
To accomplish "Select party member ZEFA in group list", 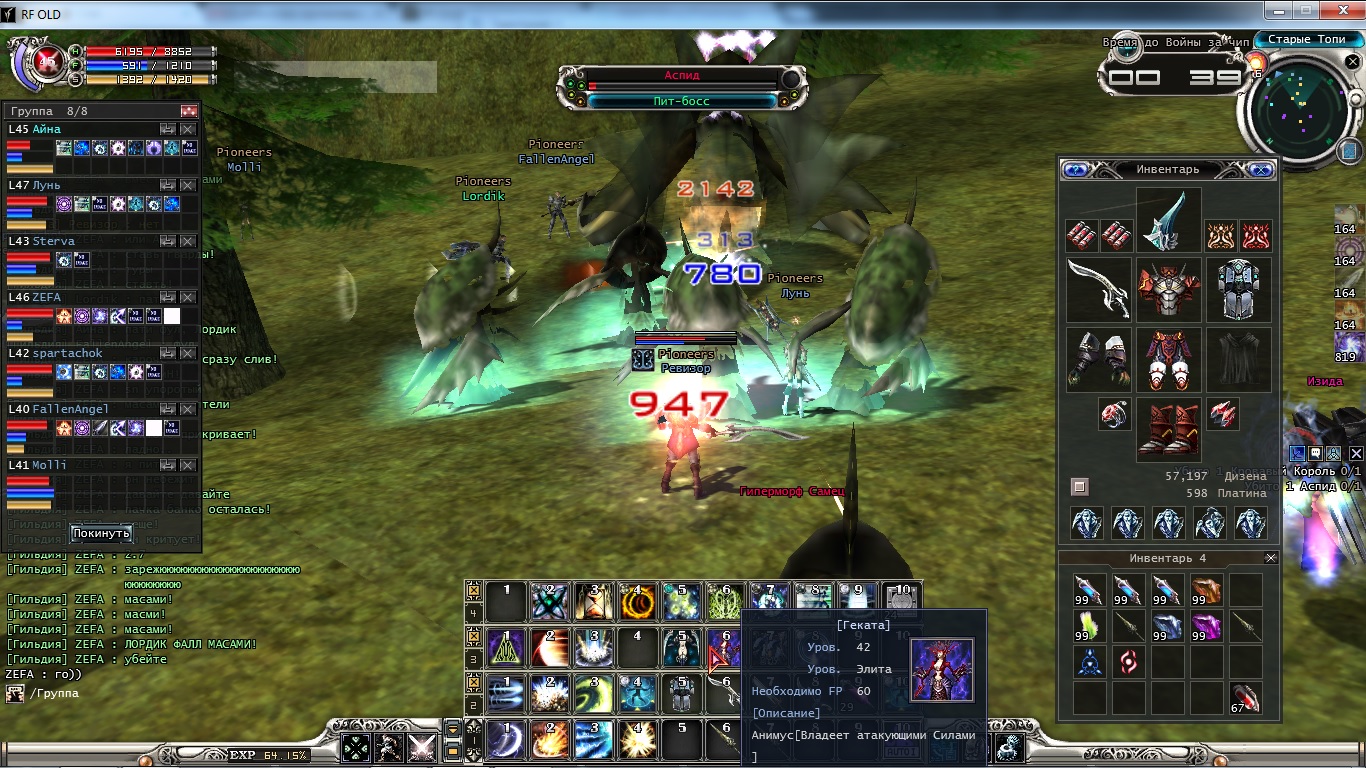I will 47,297.
